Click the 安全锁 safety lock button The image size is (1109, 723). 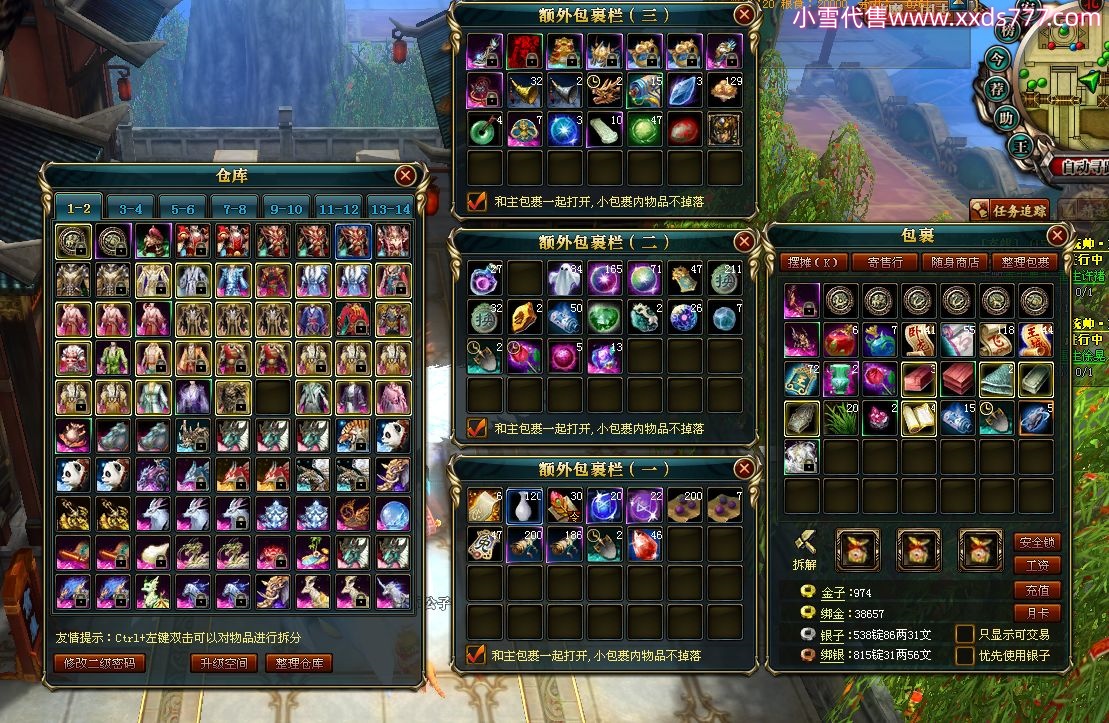pos(1037,542)
